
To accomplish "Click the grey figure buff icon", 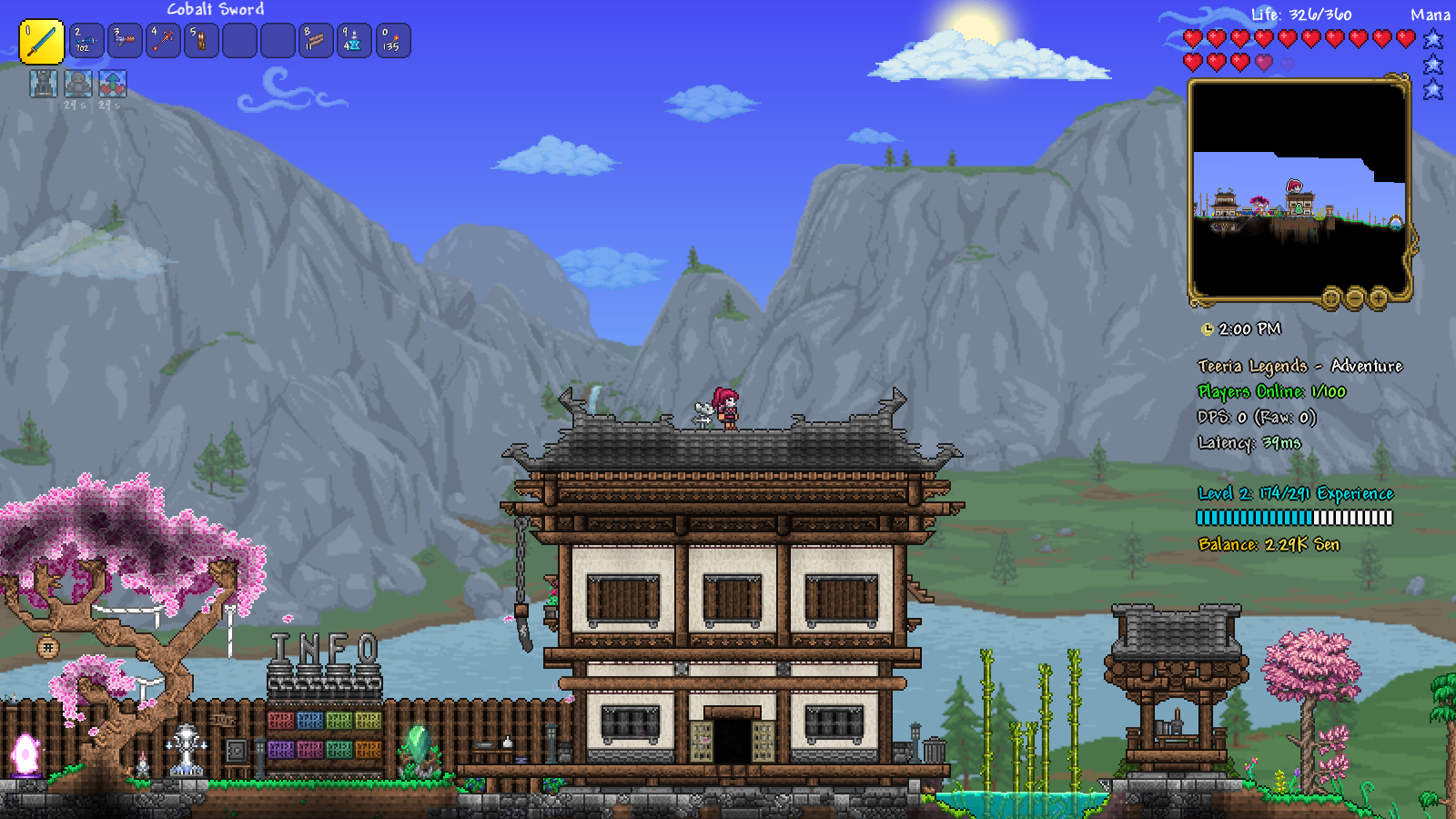I will pos(78,84).
